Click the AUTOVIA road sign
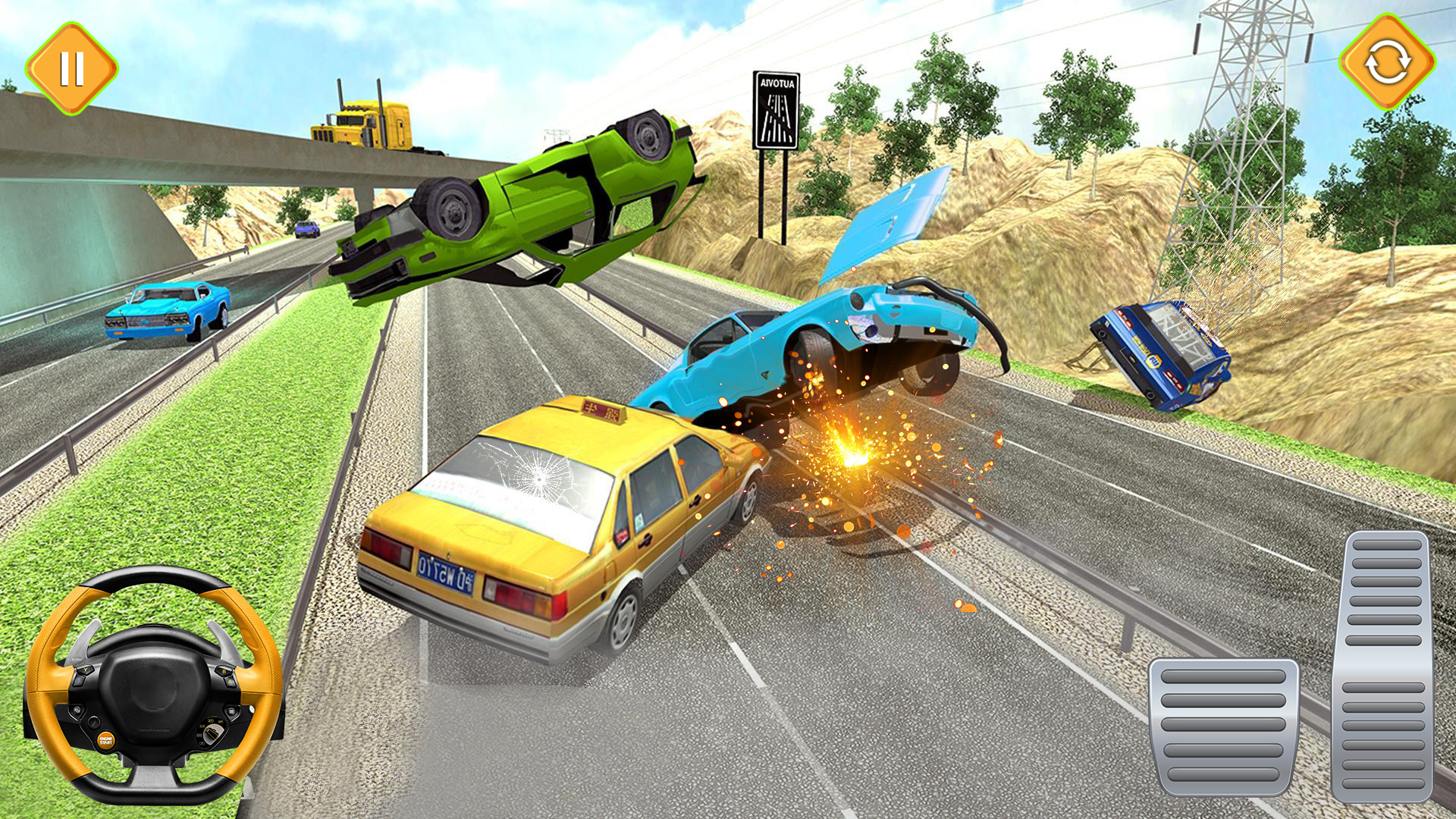Image resolution: width=1456 pixels, height=819 pixels. point(775,110)
